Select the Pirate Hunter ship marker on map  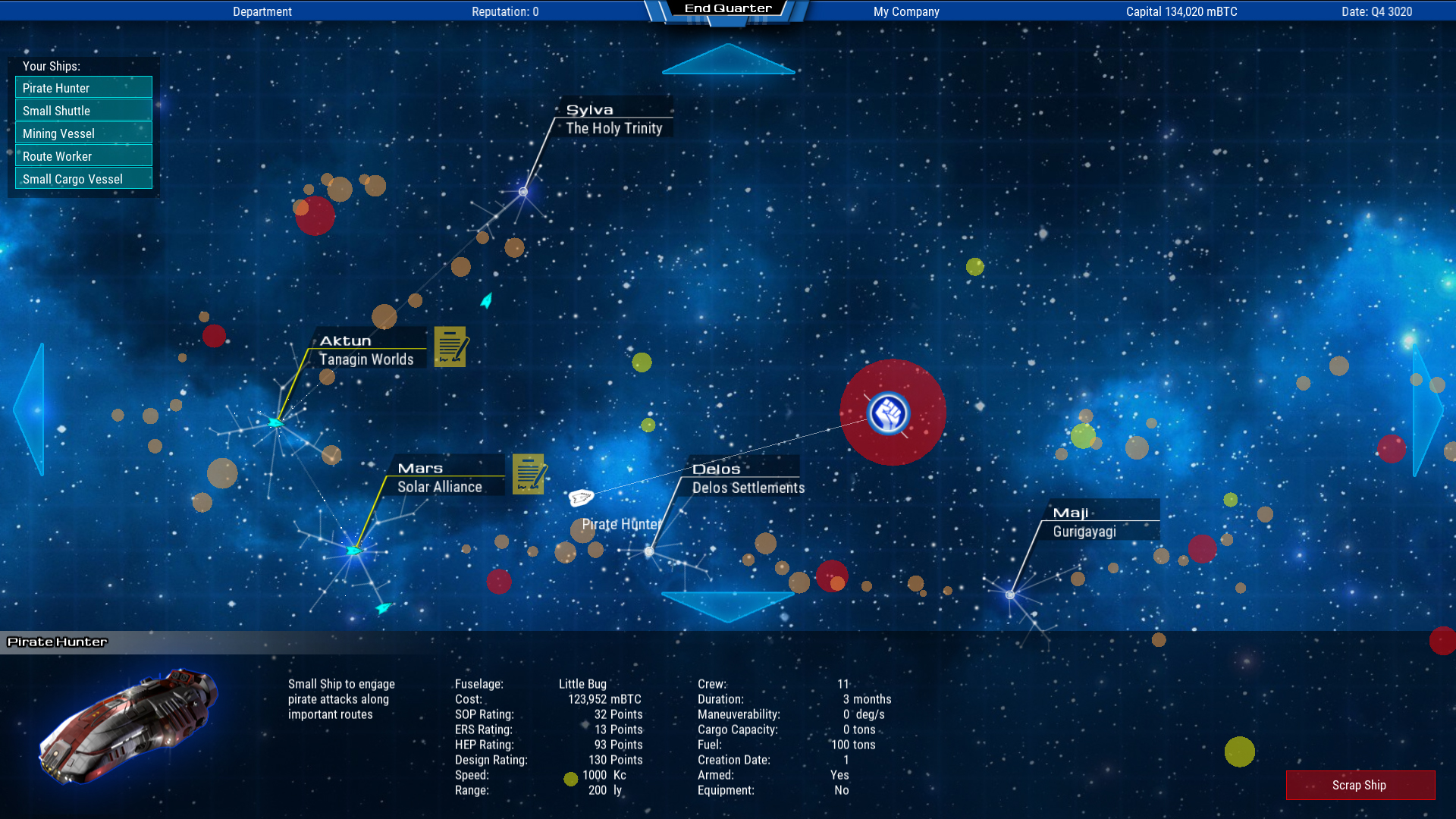581,497
